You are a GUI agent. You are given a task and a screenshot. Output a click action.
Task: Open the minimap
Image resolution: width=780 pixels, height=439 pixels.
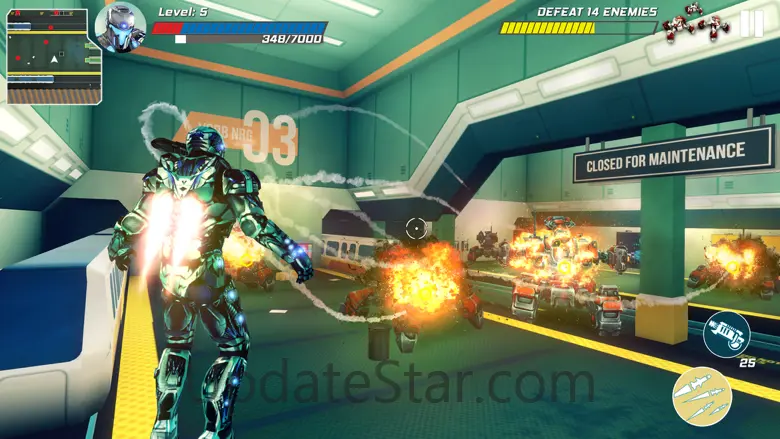click(54, 57)
